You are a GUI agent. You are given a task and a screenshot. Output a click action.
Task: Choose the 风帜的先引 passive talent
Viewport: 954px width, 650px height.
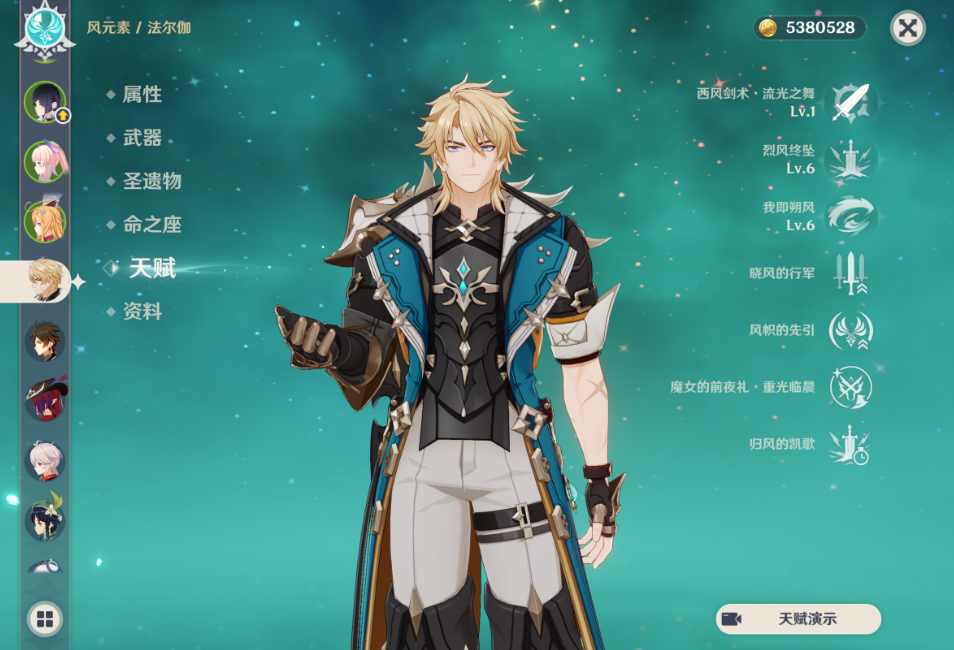[x=851, y=330]
